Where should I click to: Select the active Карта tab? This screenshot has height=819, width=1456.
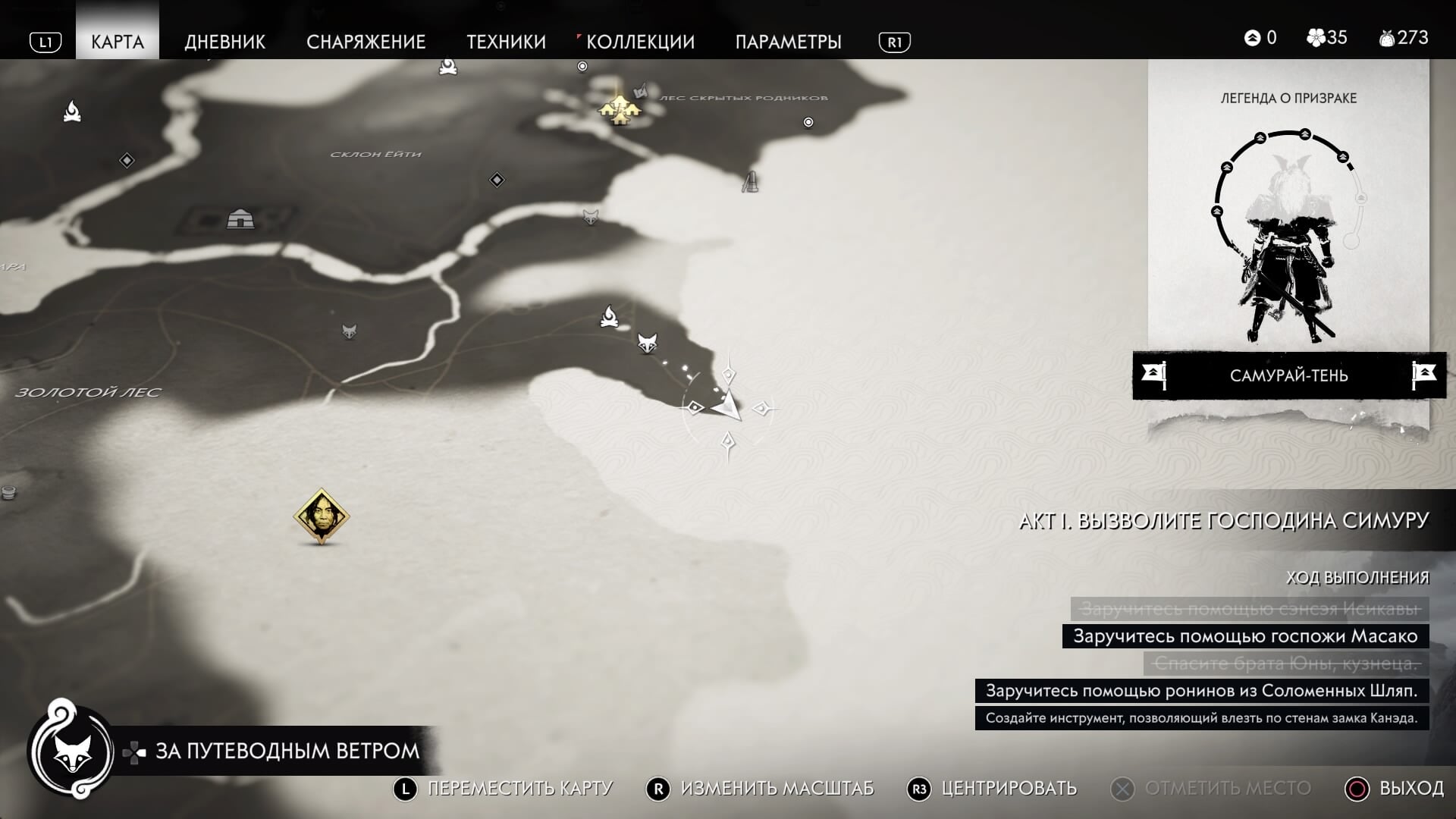[x=118, y=42]
